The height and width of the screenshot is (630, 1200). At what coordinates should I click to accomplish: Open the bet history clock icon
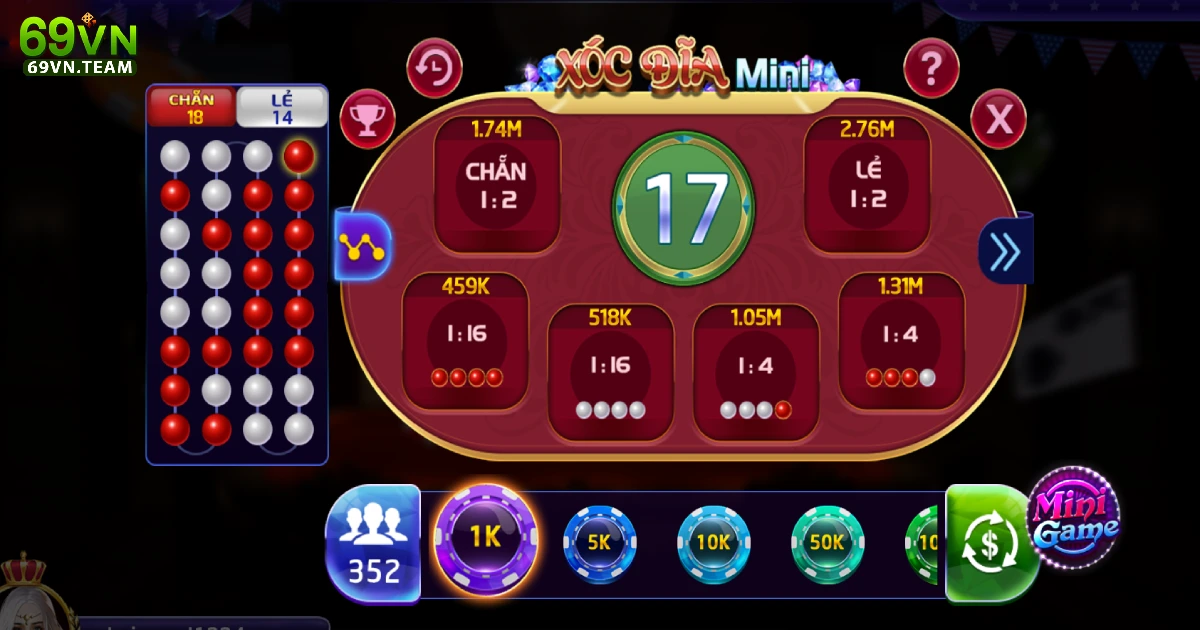(434, 68)
